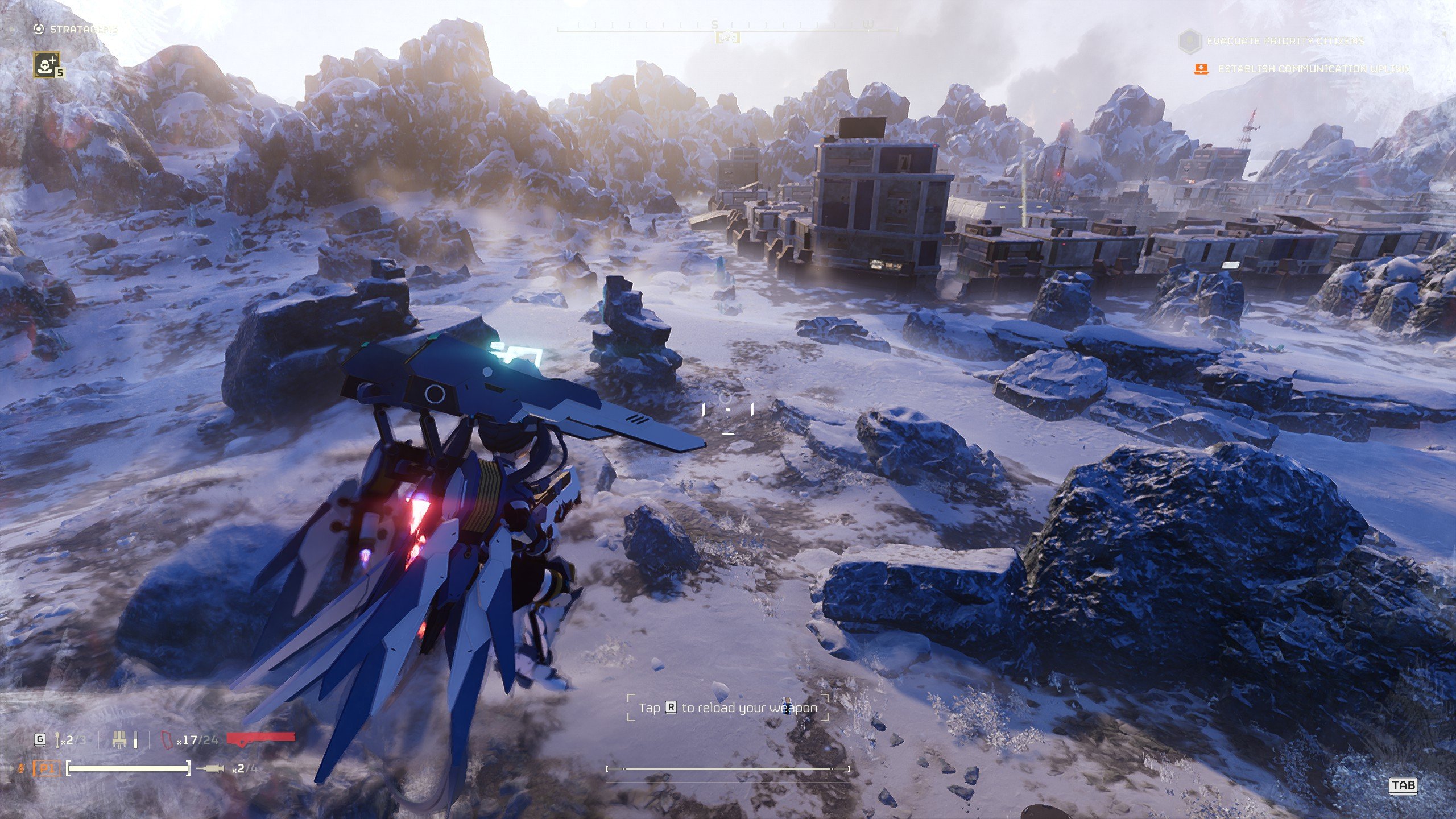The image size is (1456, 819).
Task: Click the grenade icon
Action: pos(58,740)
